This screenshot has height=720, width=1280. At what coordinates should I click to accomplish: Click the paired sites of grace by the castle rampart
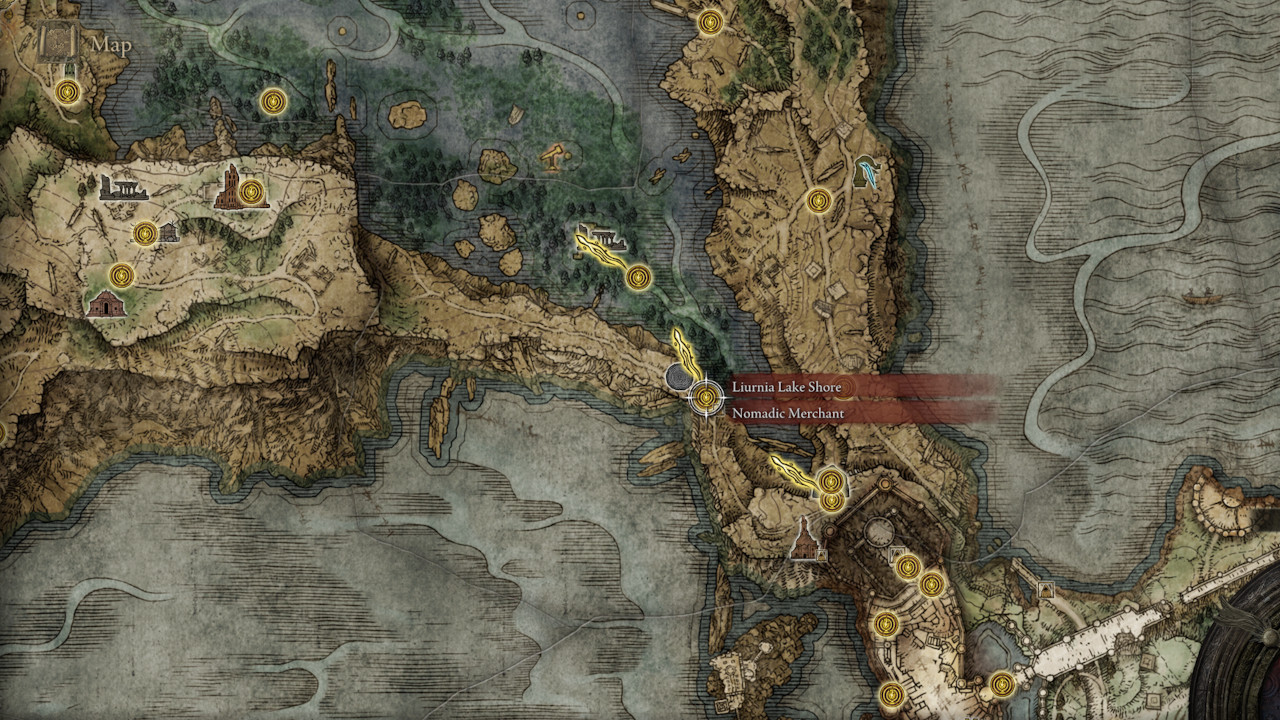pyautogui.click(x=831, y=492)
